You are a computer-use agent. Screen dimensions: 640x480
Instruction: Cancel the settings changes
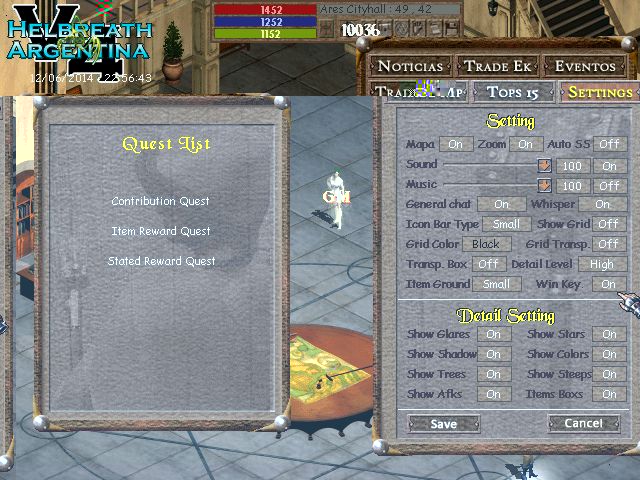(583, 424)
